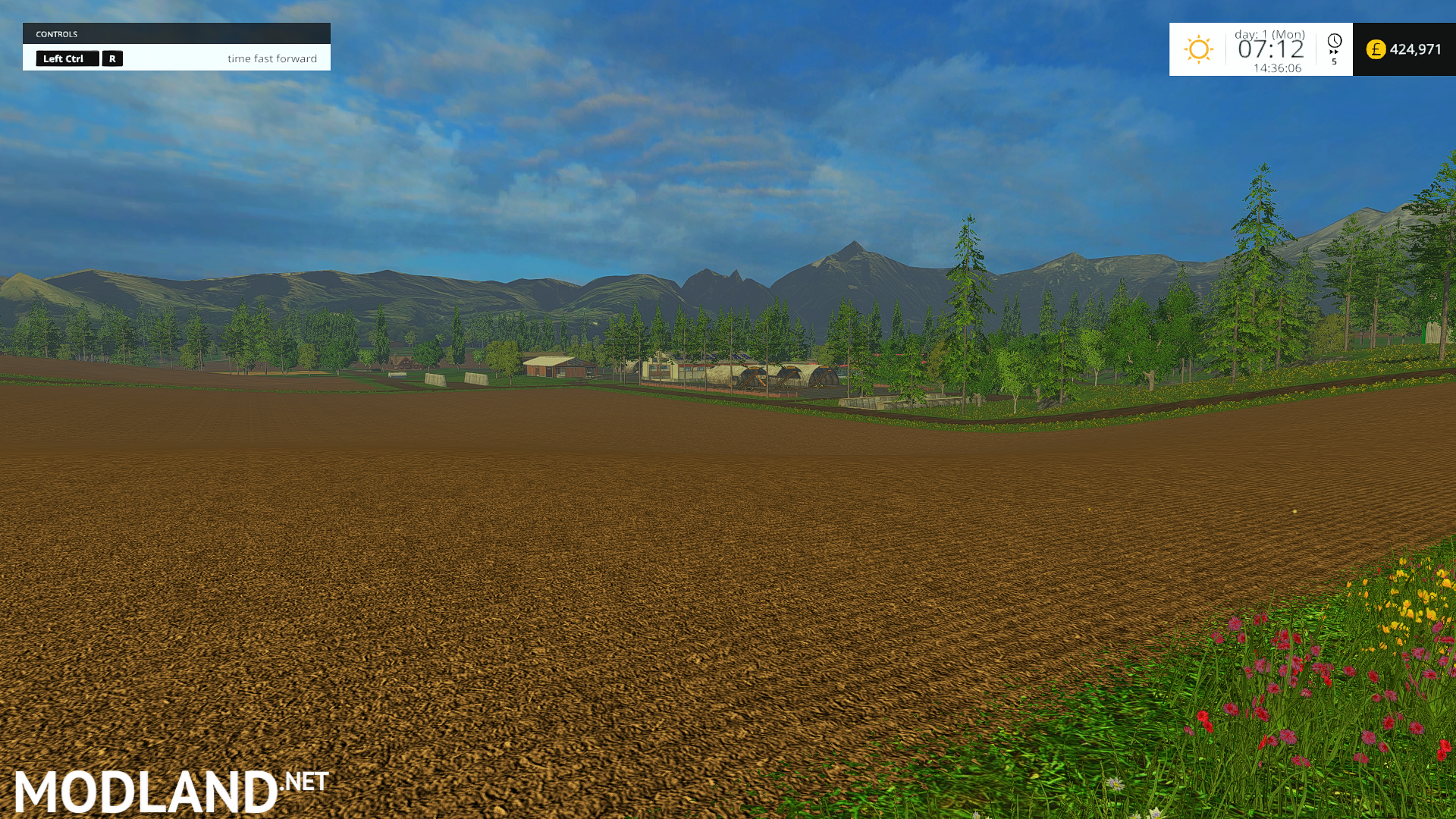The image size is (1456, 819).
Task: Click the day: 1 (Mon) text
Action: coord(1268,33)
